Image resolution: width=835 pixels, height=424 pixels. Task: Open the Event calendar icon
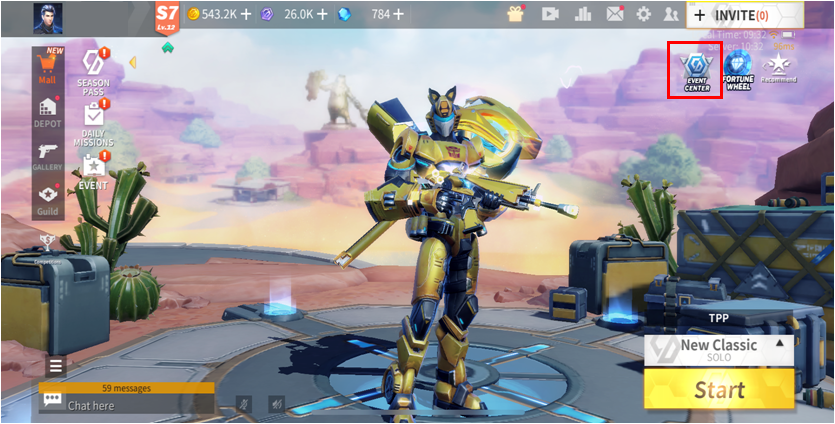pos(93,170)
